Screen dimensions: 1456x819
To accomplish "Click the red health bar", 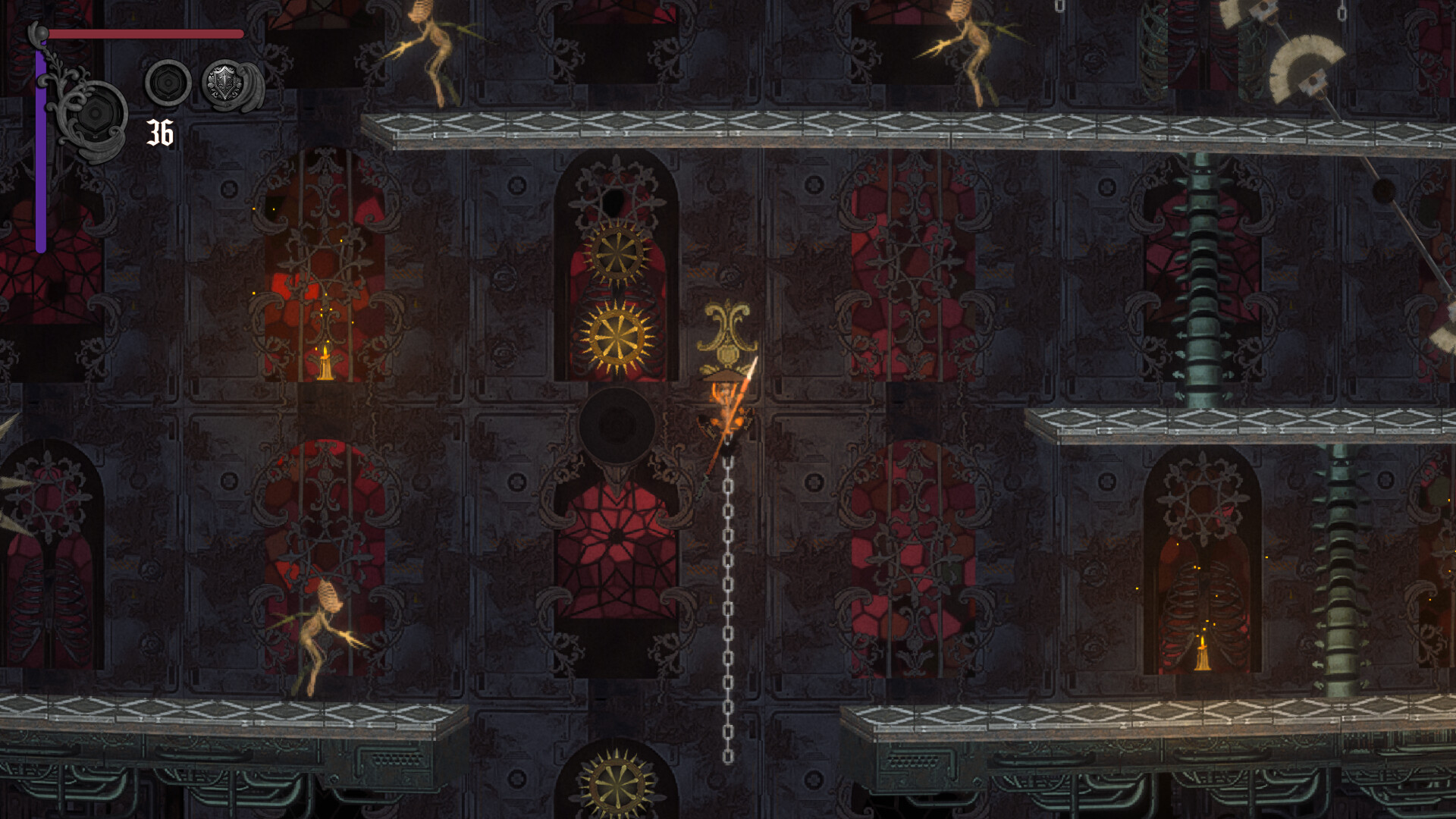I will click(144, 34).
